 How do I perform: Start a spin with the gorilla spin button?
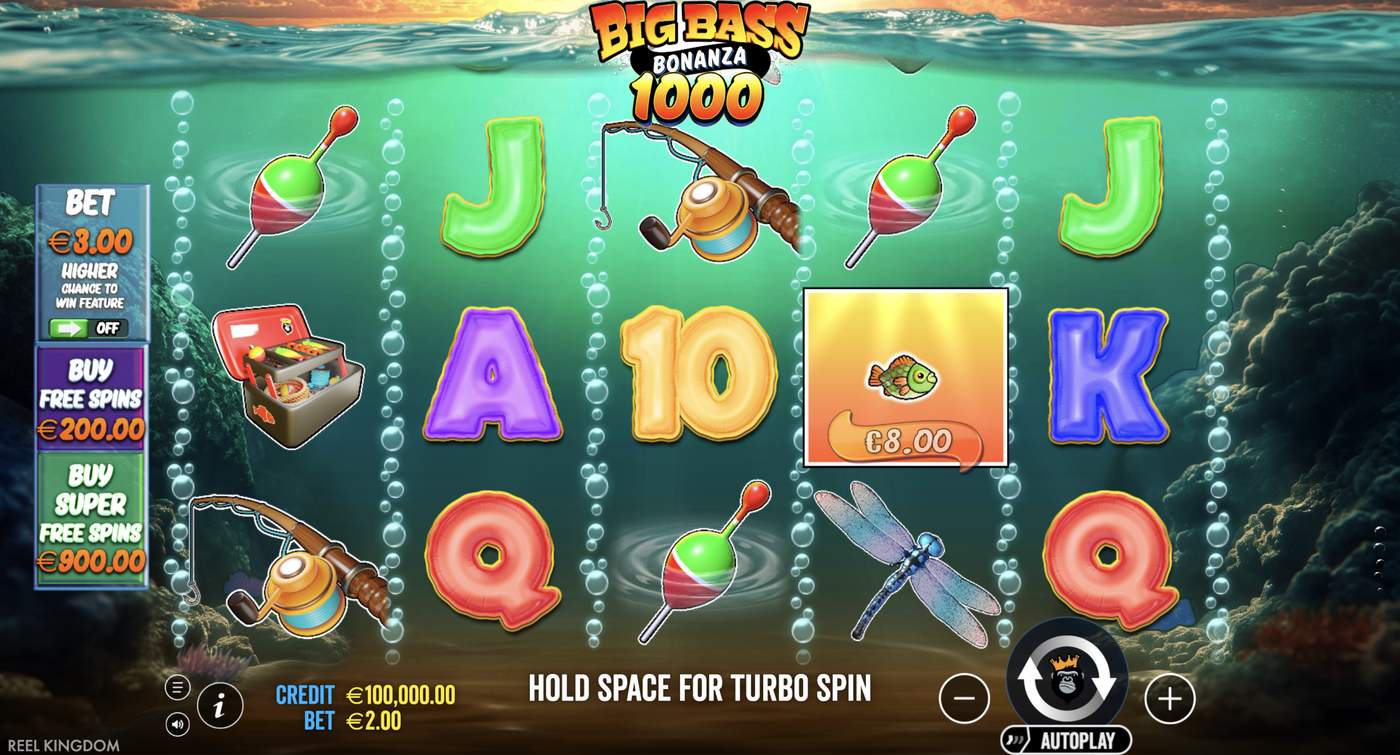click(x=1068, y=680)
